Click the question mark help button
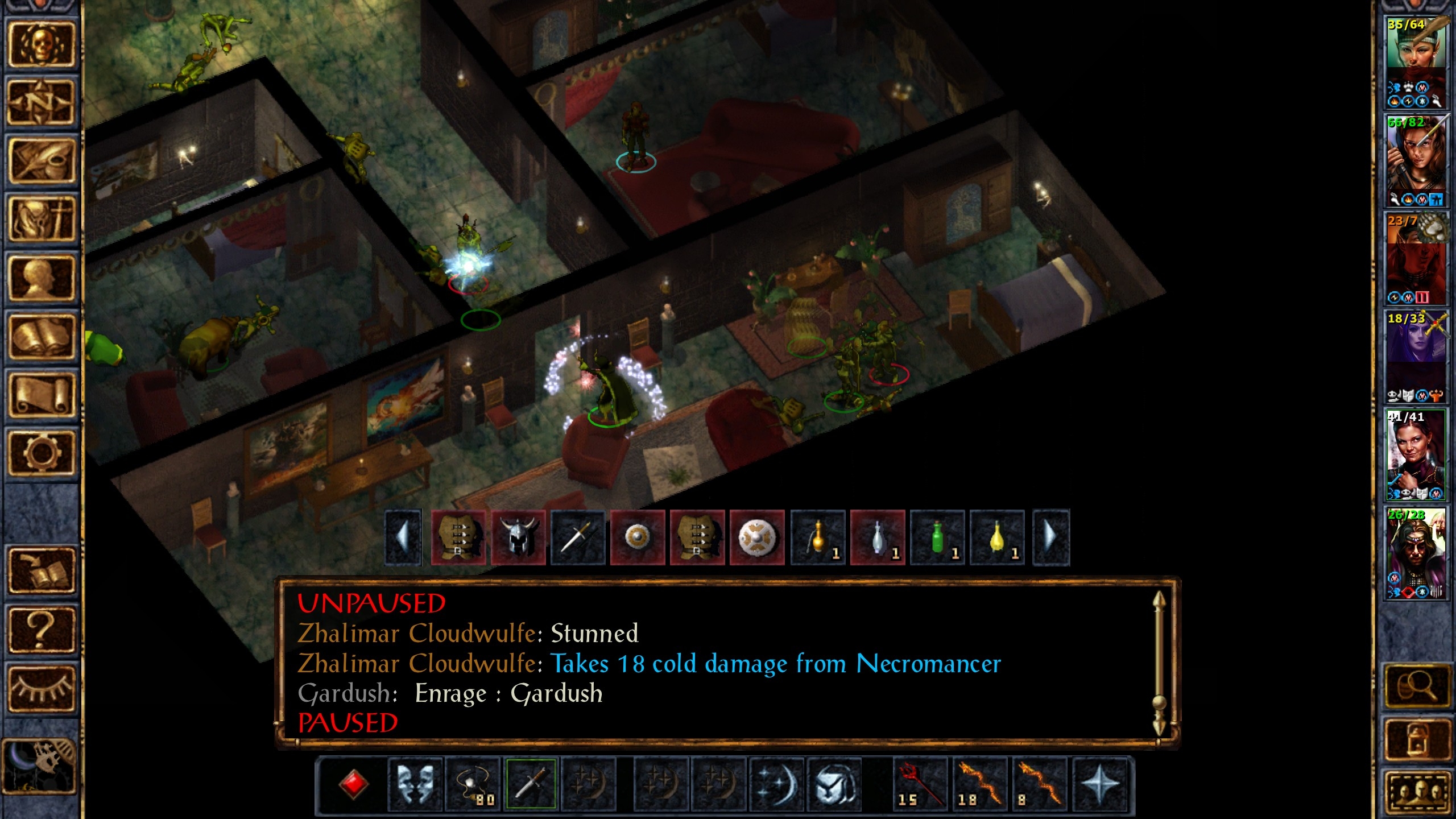 click(x=41, y=629)
